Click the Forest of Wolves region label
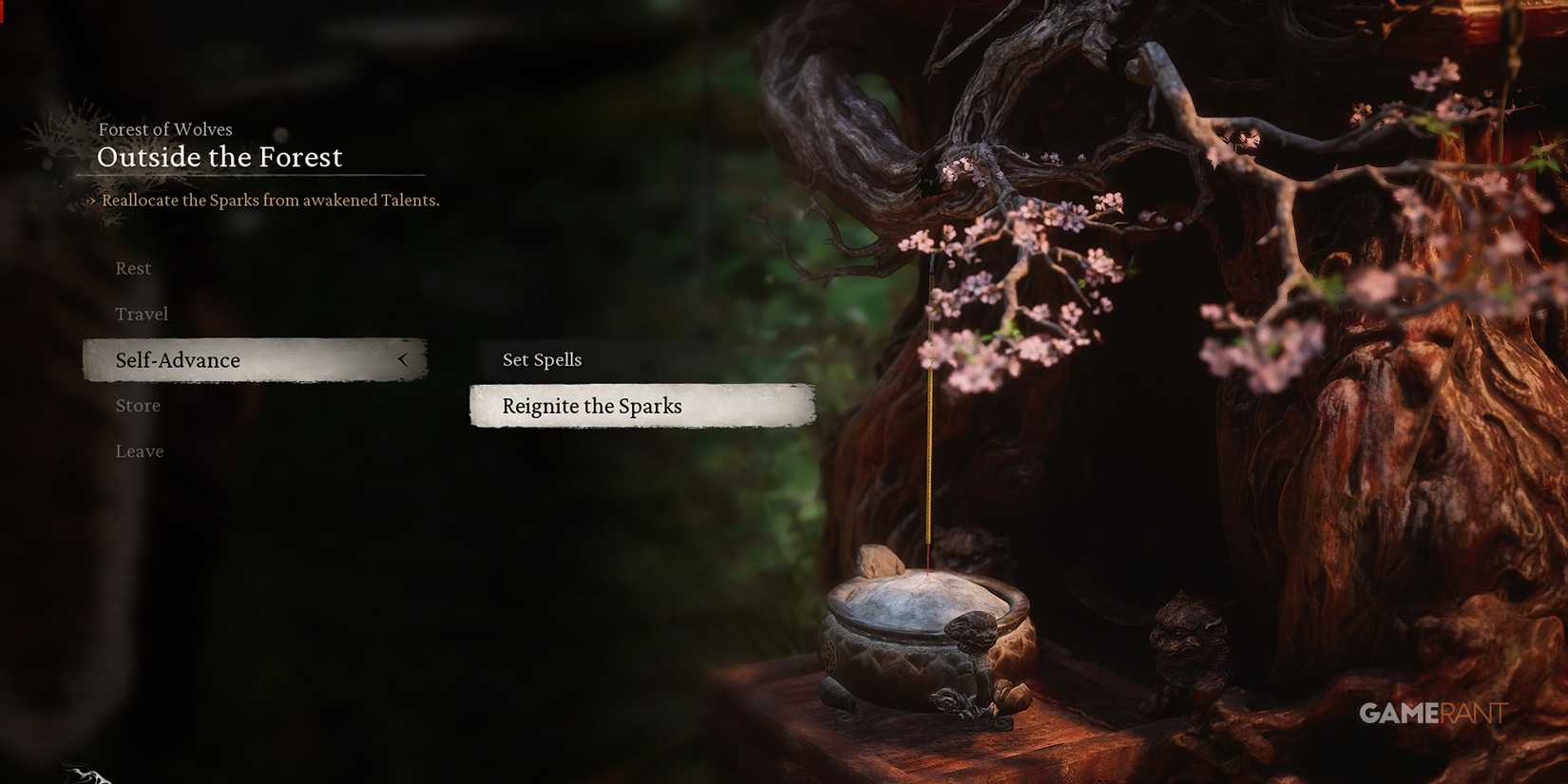The height and width of the screenshot is (784, 1568). click(x=165, y=129)
